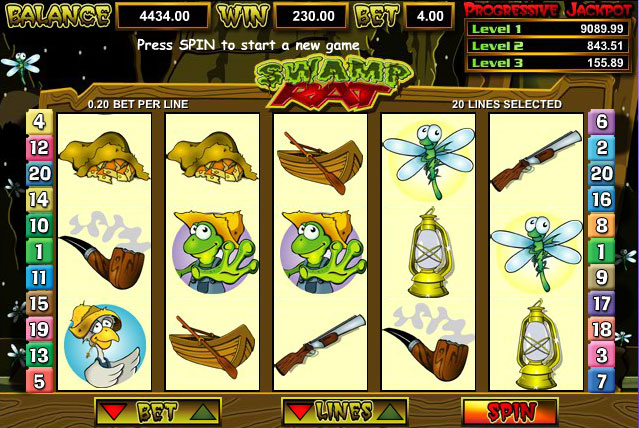Screen dimensions: 639x428
Task: Select payline marker number 4
Action: coord(39,122)
